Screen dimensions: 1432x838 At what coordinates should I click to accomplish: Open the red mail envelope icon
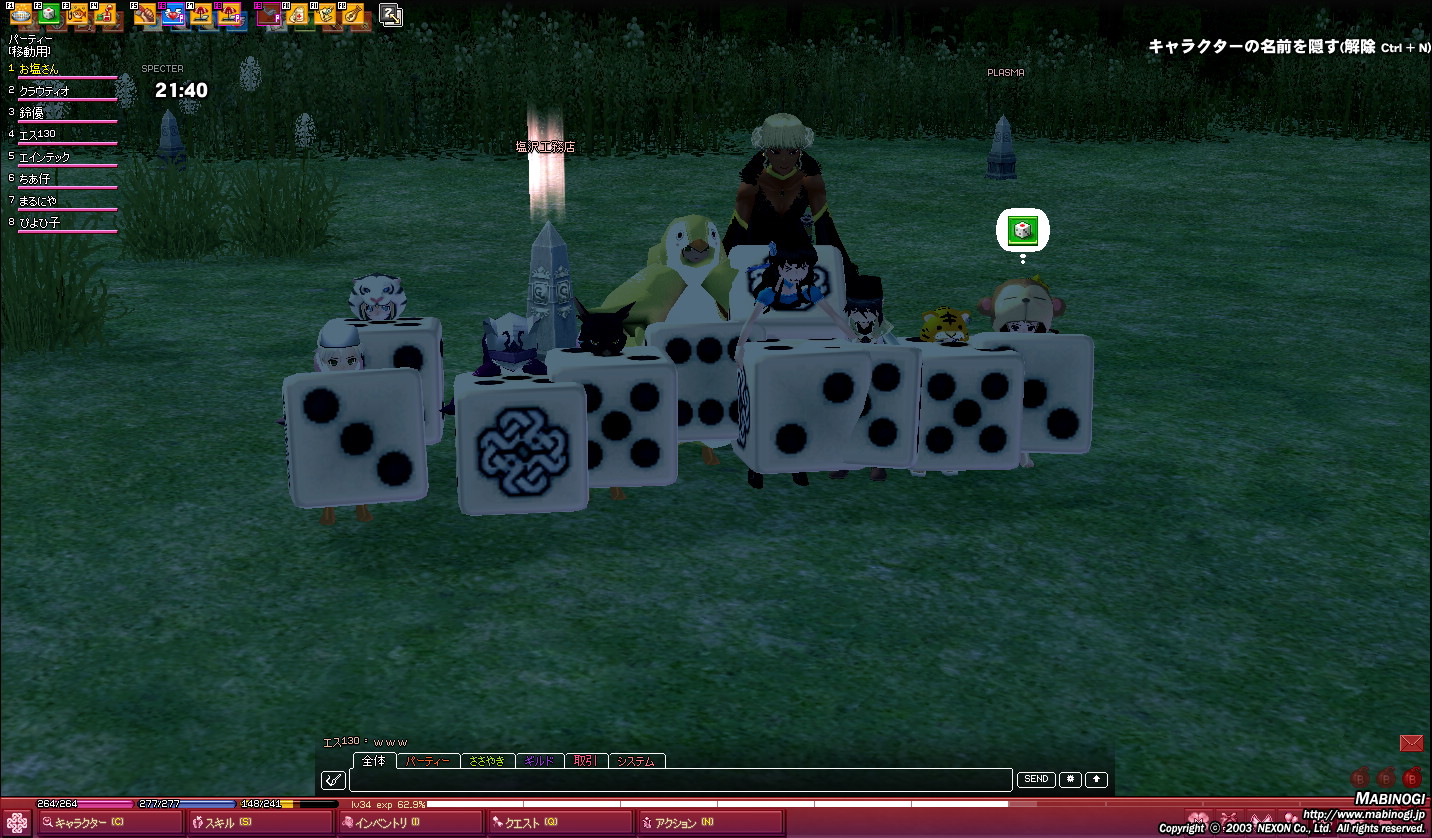click(1411, 743)
